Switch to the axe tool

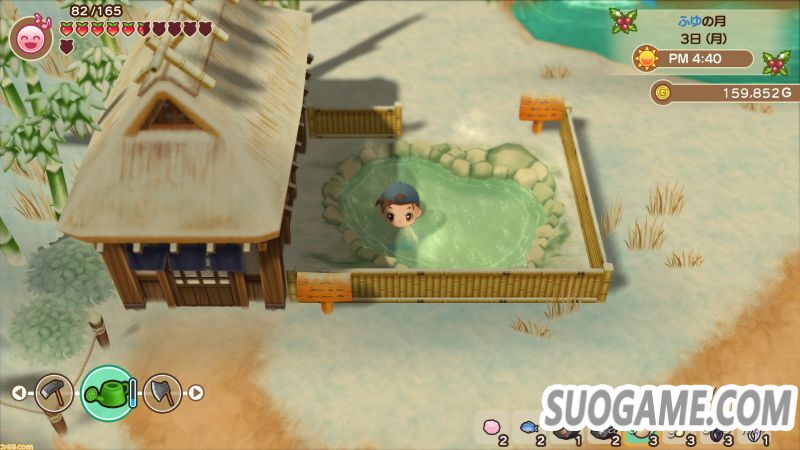[x=162, y=392]
